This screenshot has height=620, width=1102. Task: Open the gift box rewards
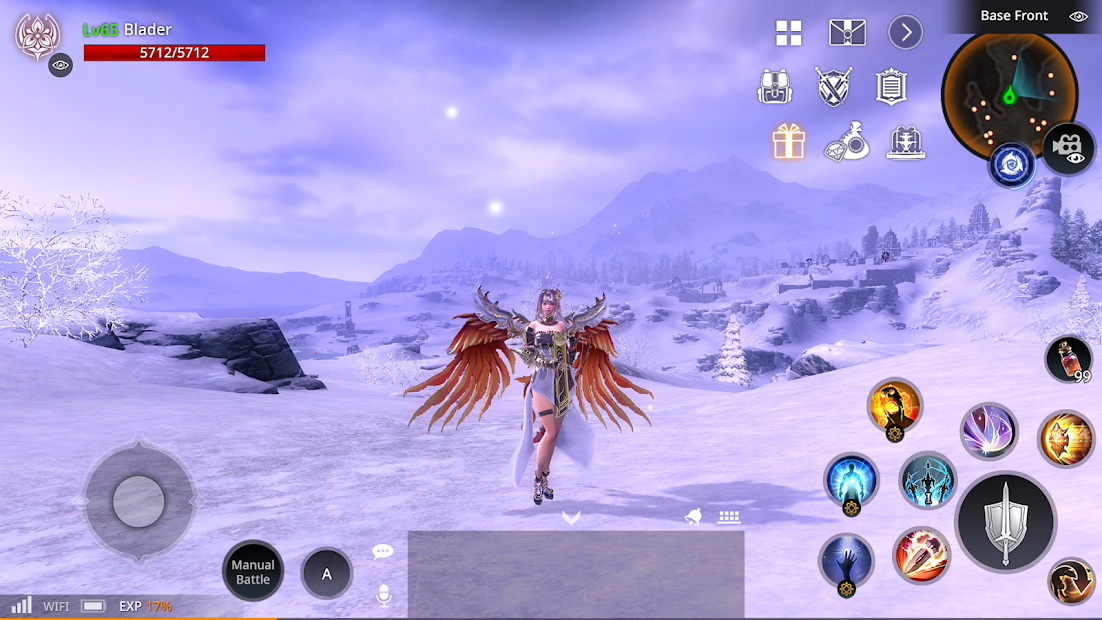[x=789, y=142]
